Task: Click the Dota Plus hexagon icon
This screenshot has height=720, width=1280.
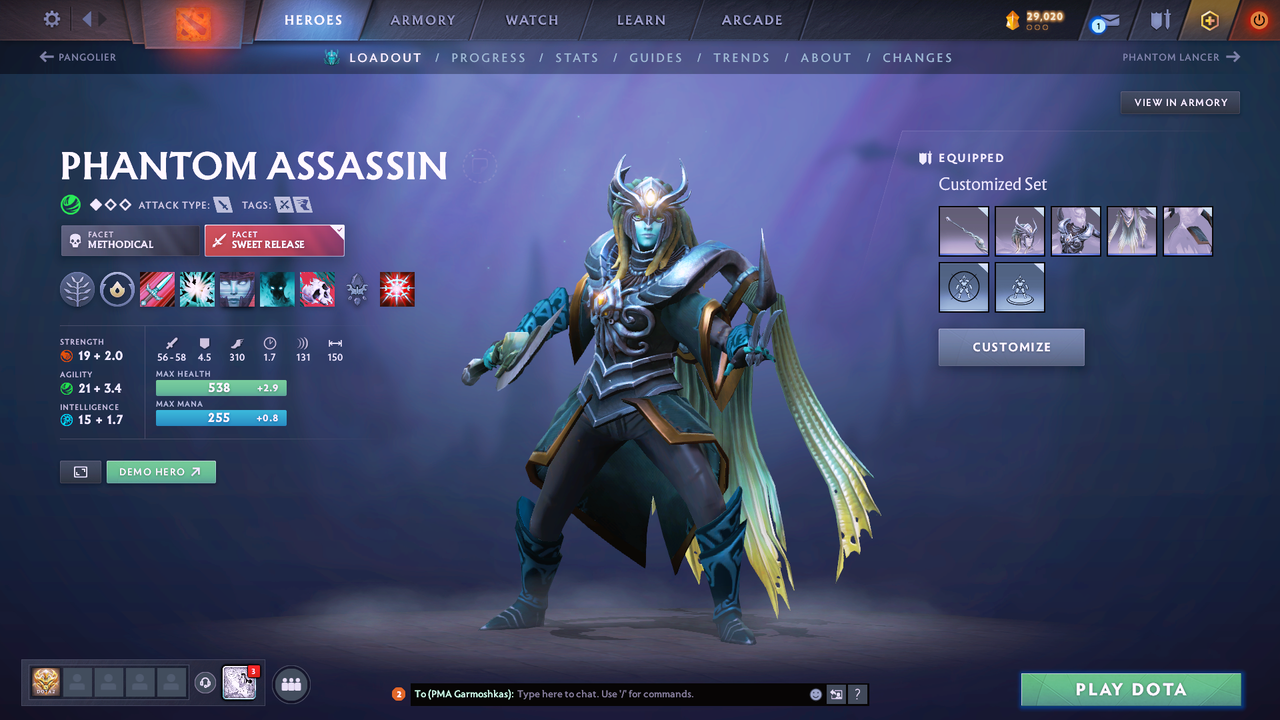Action: tap(1209, 20)
